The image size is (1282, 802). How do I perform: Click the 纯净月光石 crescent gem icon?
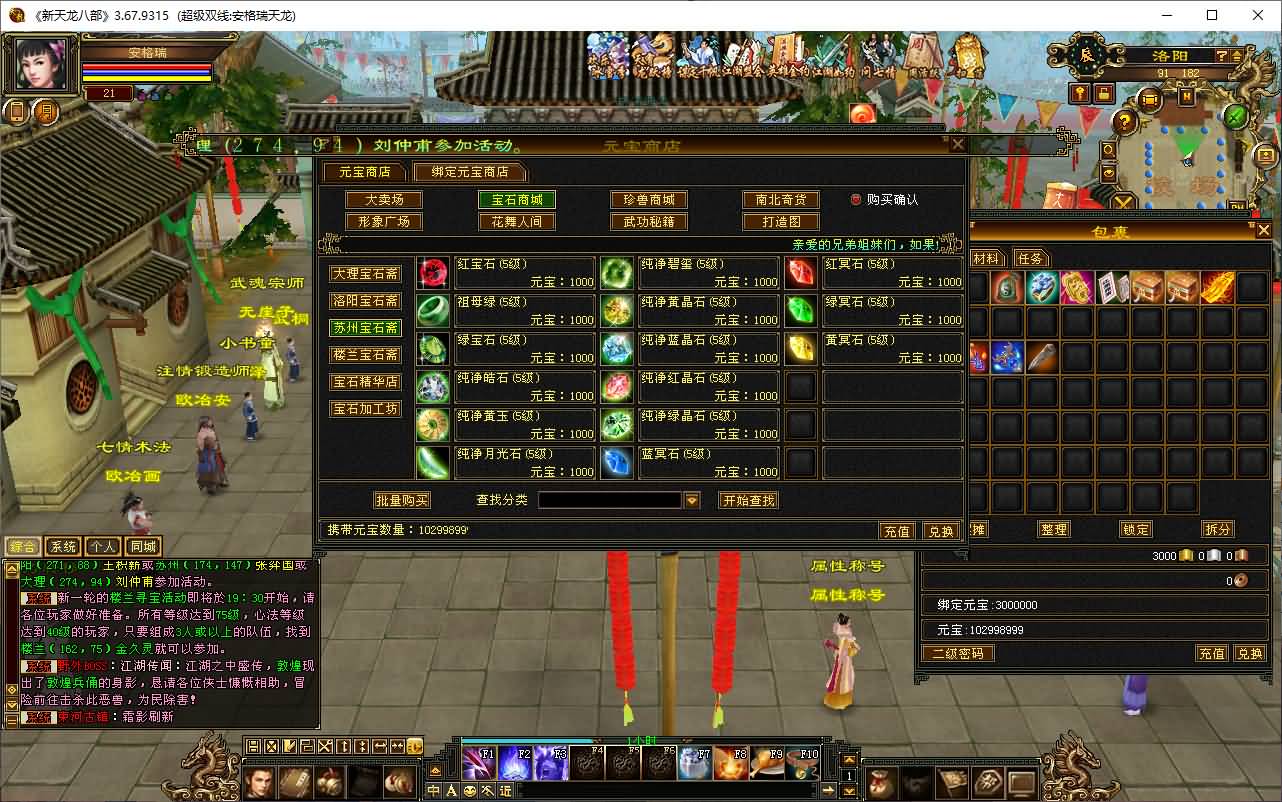click(432, 460)
